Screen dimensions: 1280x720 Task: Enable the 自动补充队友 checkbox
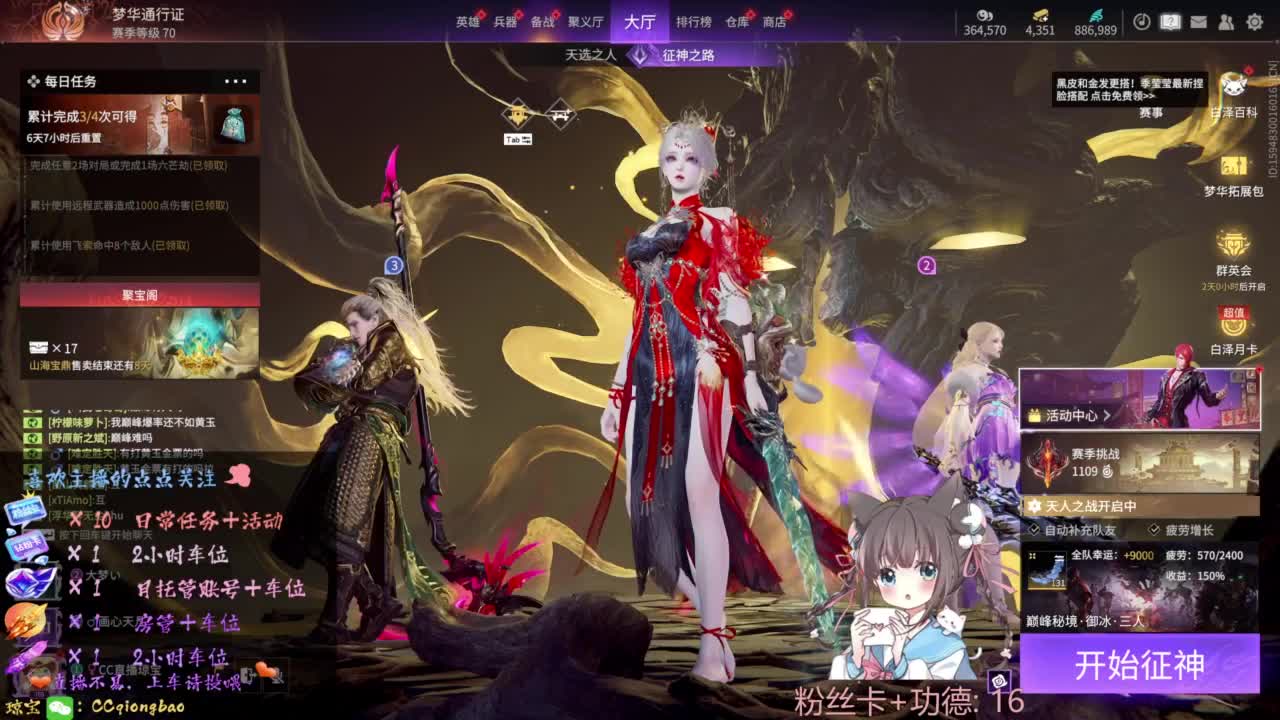click(x=1033, y=530)
